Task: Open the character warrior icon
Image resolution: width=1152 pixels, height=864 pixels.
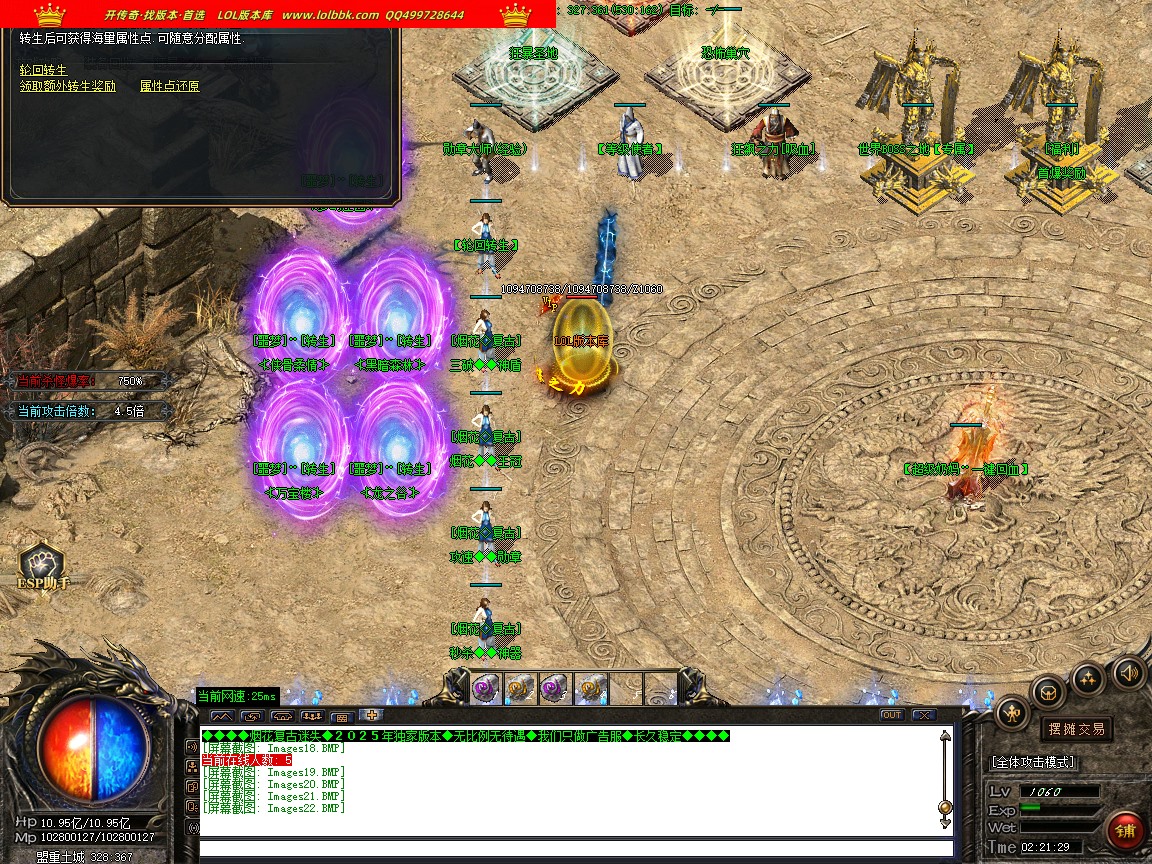Action: tap(1013, 713)
